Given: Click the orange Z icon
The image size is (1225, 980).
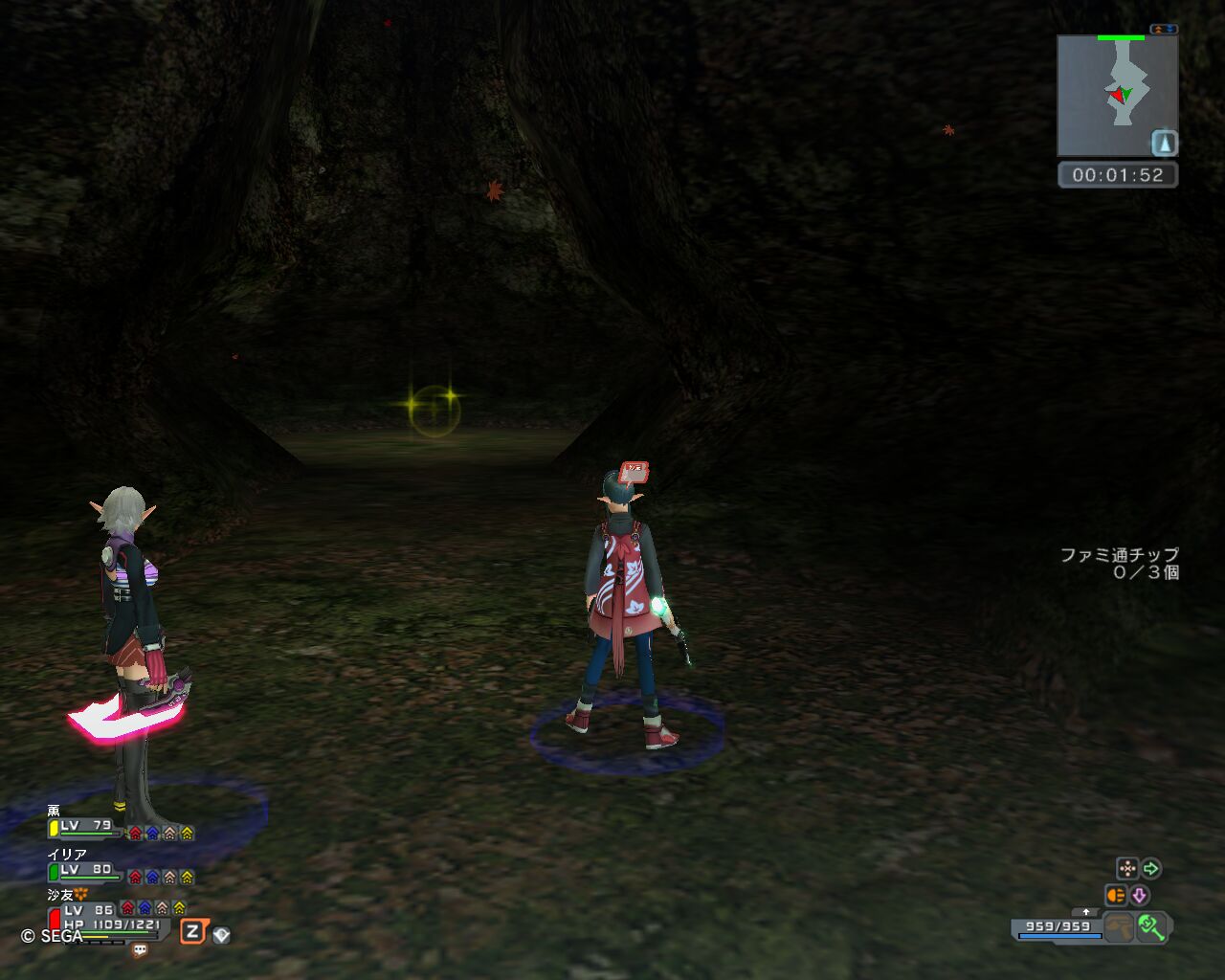Looking at the screenshot, I should (x=193, y=931).
